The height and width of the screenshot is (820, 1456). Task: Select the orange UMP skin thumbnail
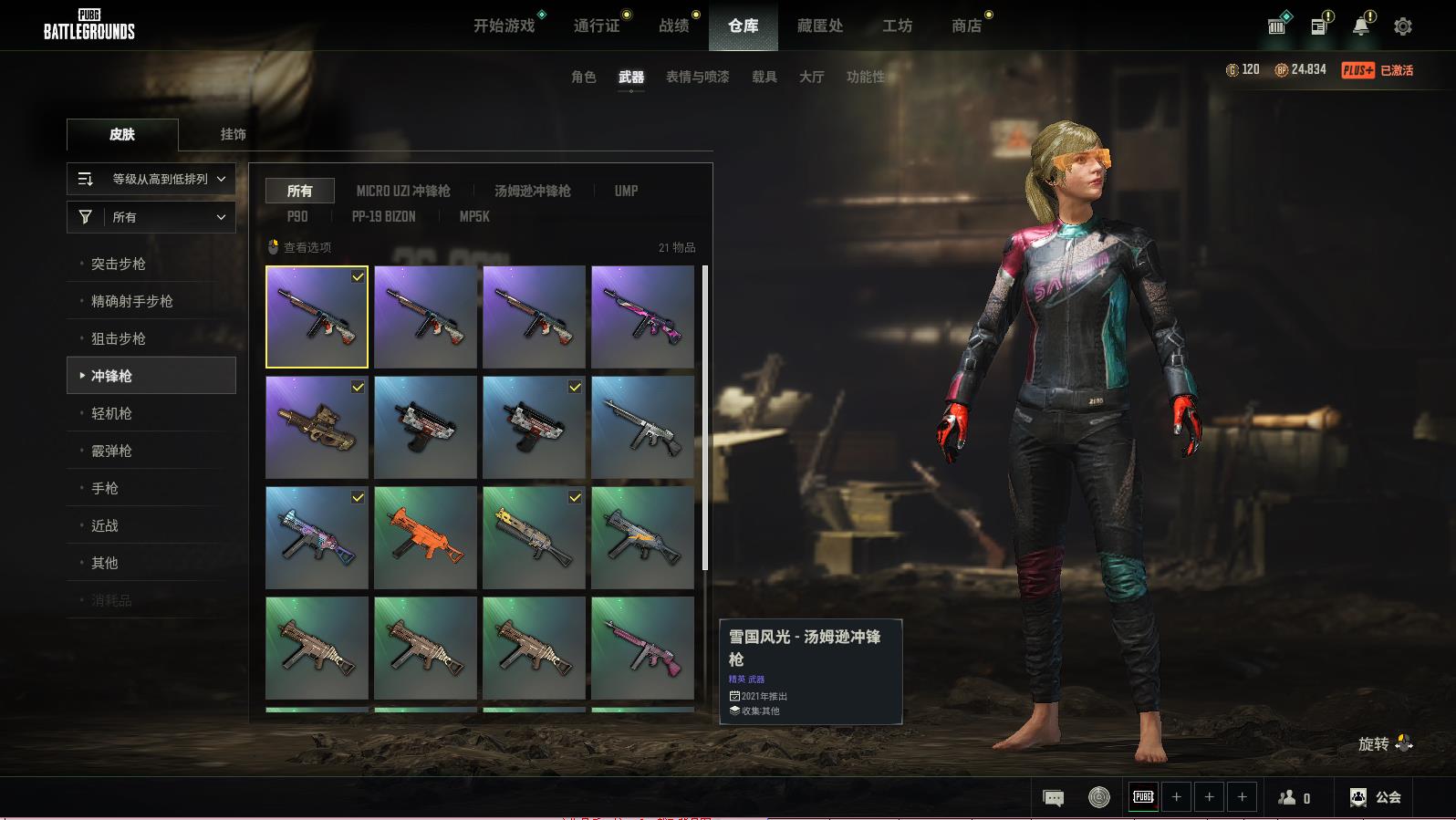click(x=425, y=537)
